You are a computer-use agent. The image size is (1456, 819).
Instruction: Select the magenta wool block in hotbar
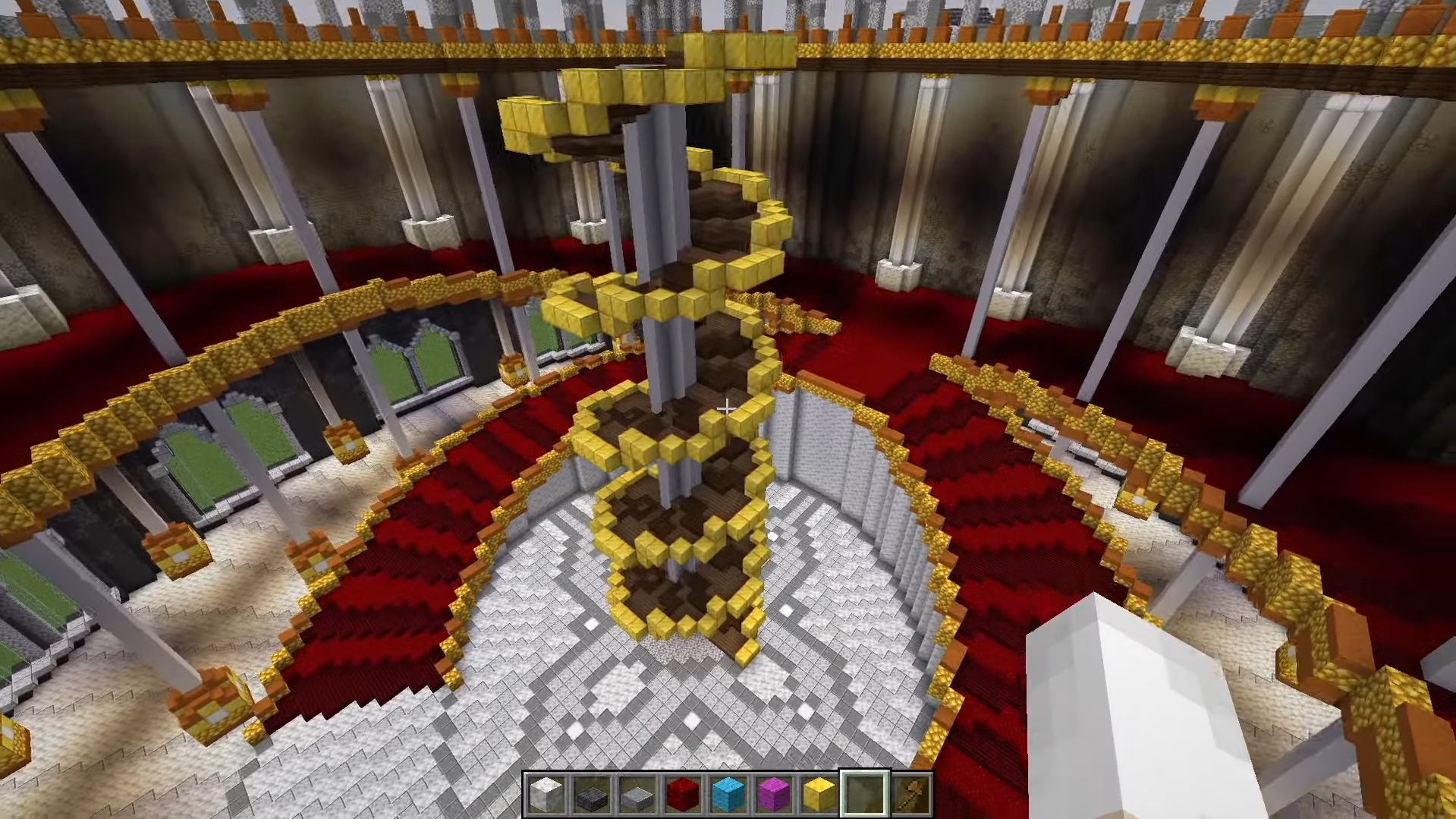point(775,794)
